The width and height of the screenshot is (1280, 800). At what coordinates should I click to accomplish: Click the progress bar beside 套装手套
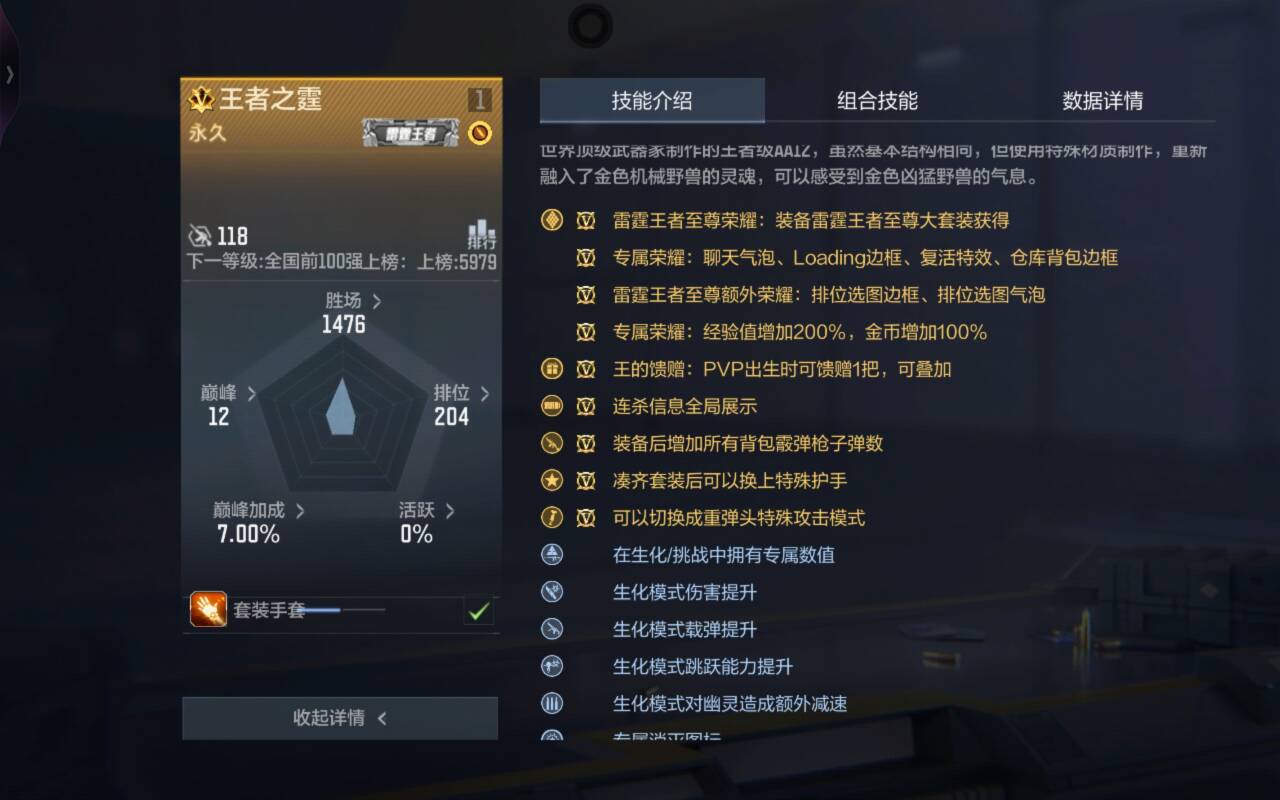[345, 609]
